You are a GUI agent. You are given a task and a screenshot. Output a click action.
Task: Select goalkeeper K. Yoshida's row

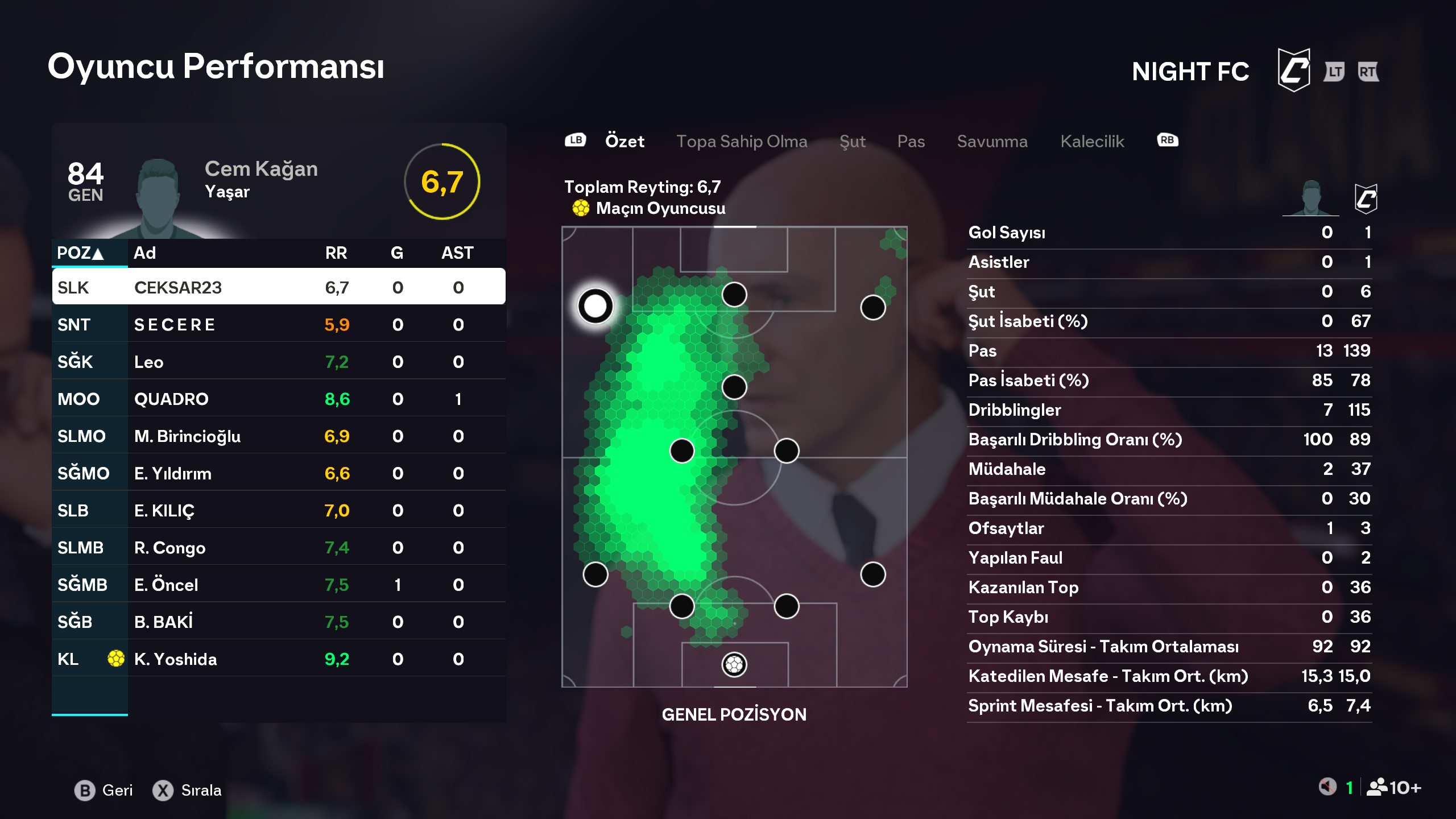[279, 659]
